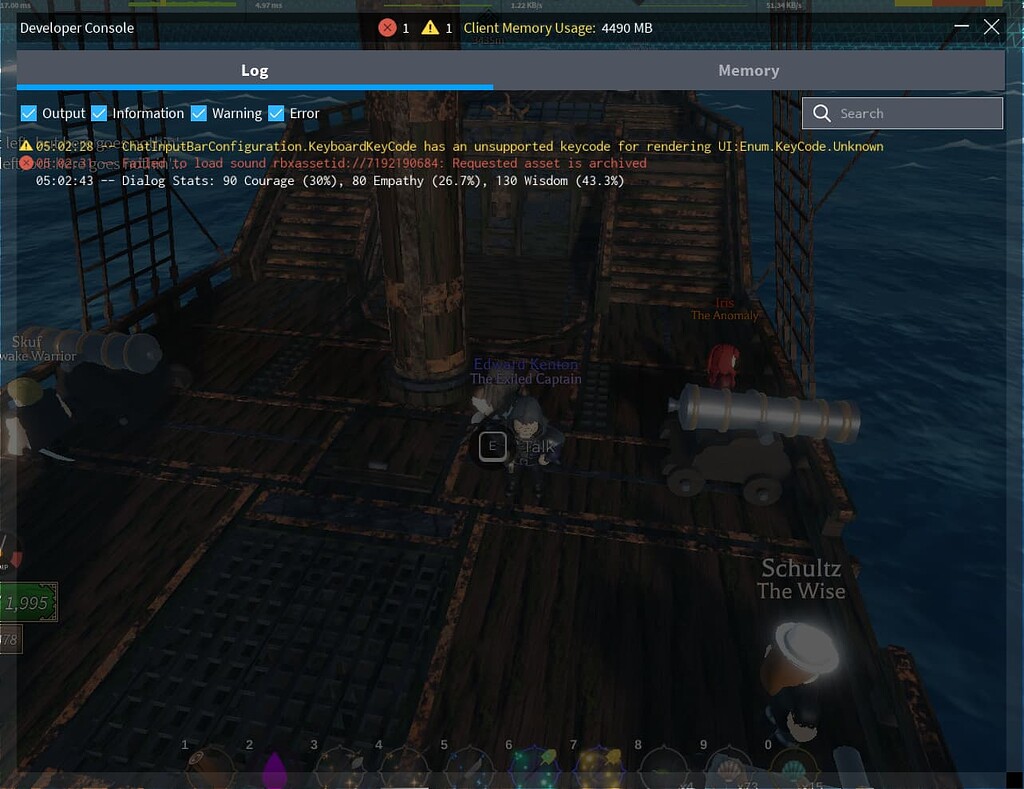Select the purple flame hotbar slot 2

[273, 770]
